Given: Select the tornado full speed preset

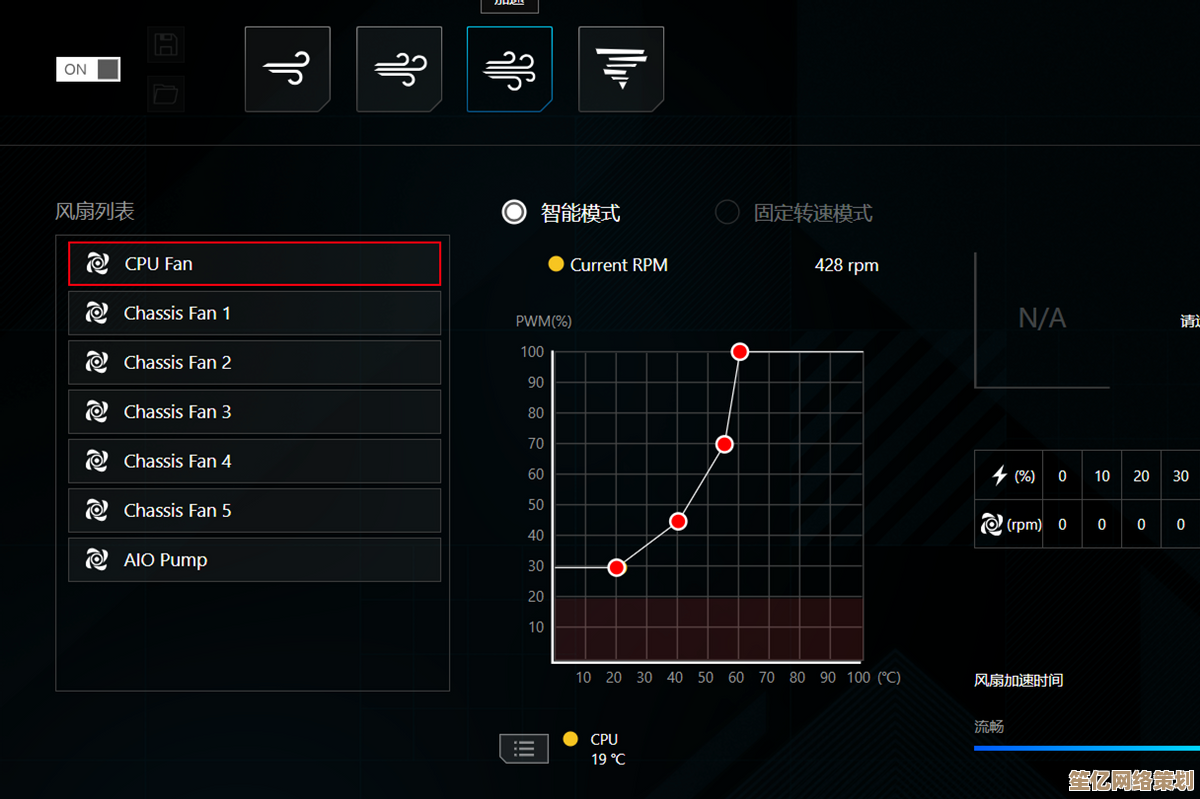Looking at the screenshot, I should coord(621,69).
